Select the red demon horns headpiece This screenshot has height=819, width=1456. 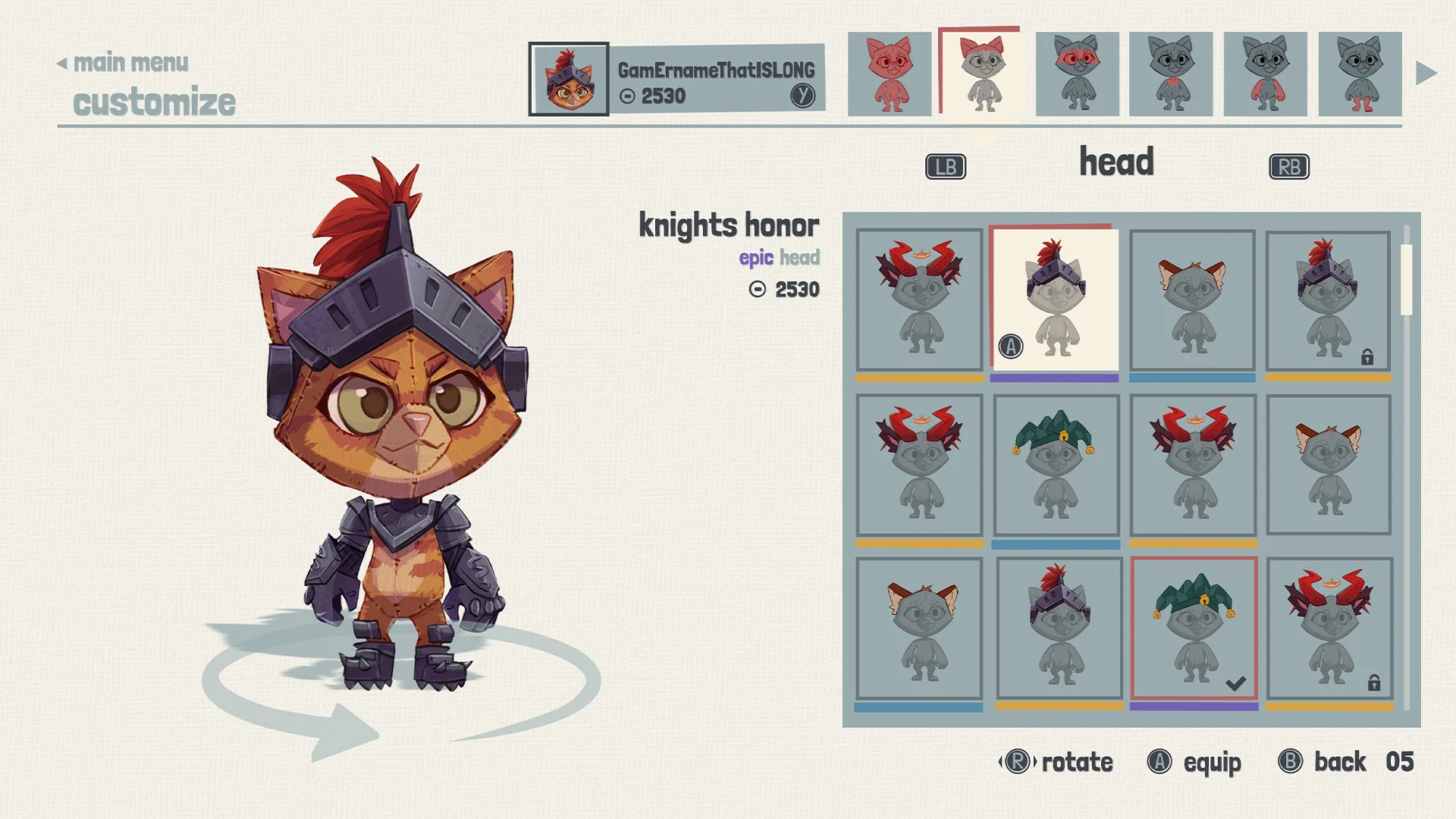point(918,300)
